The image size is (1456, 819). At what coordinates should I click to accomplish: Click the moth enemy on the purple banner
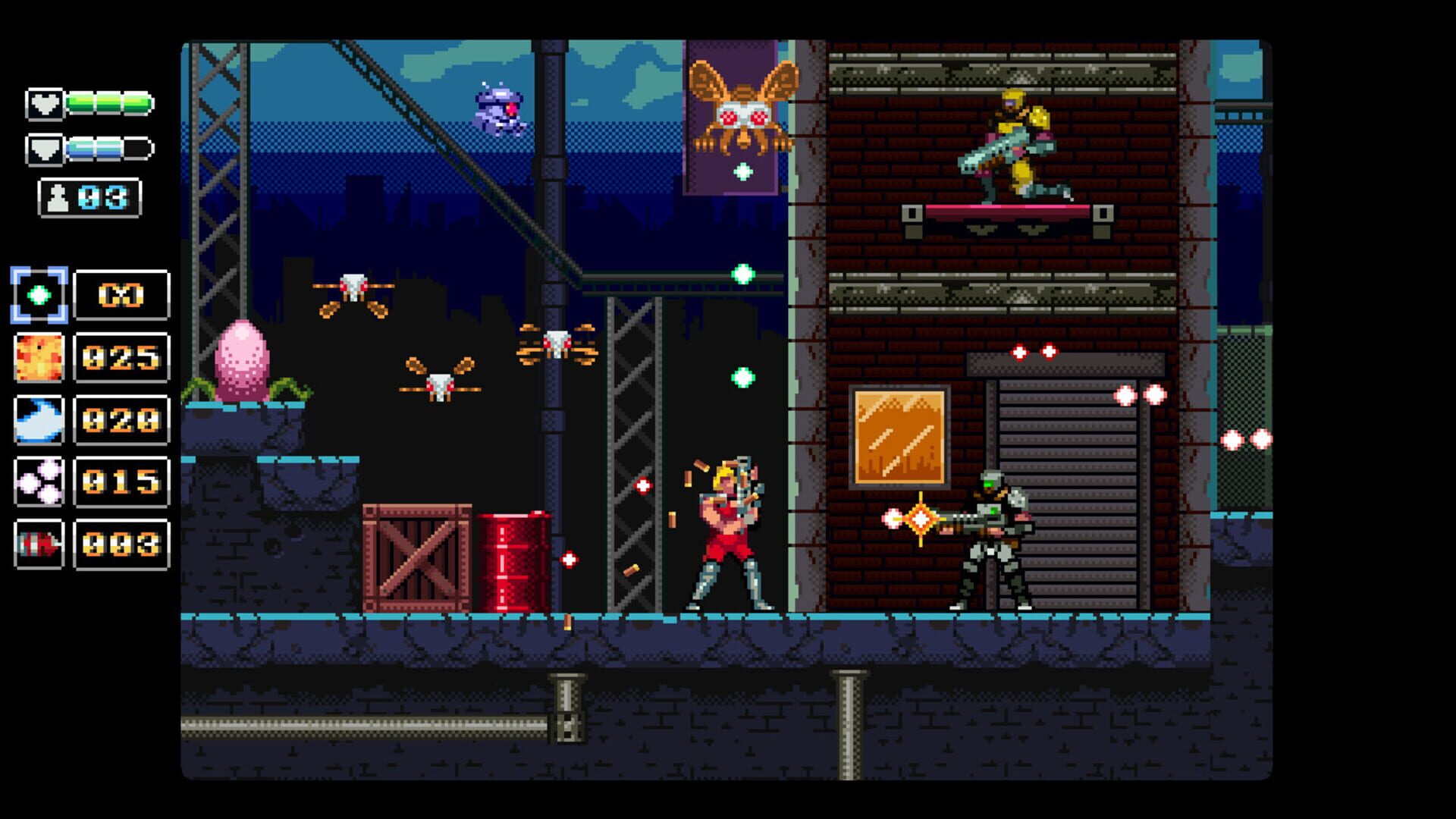click(742, 106)
